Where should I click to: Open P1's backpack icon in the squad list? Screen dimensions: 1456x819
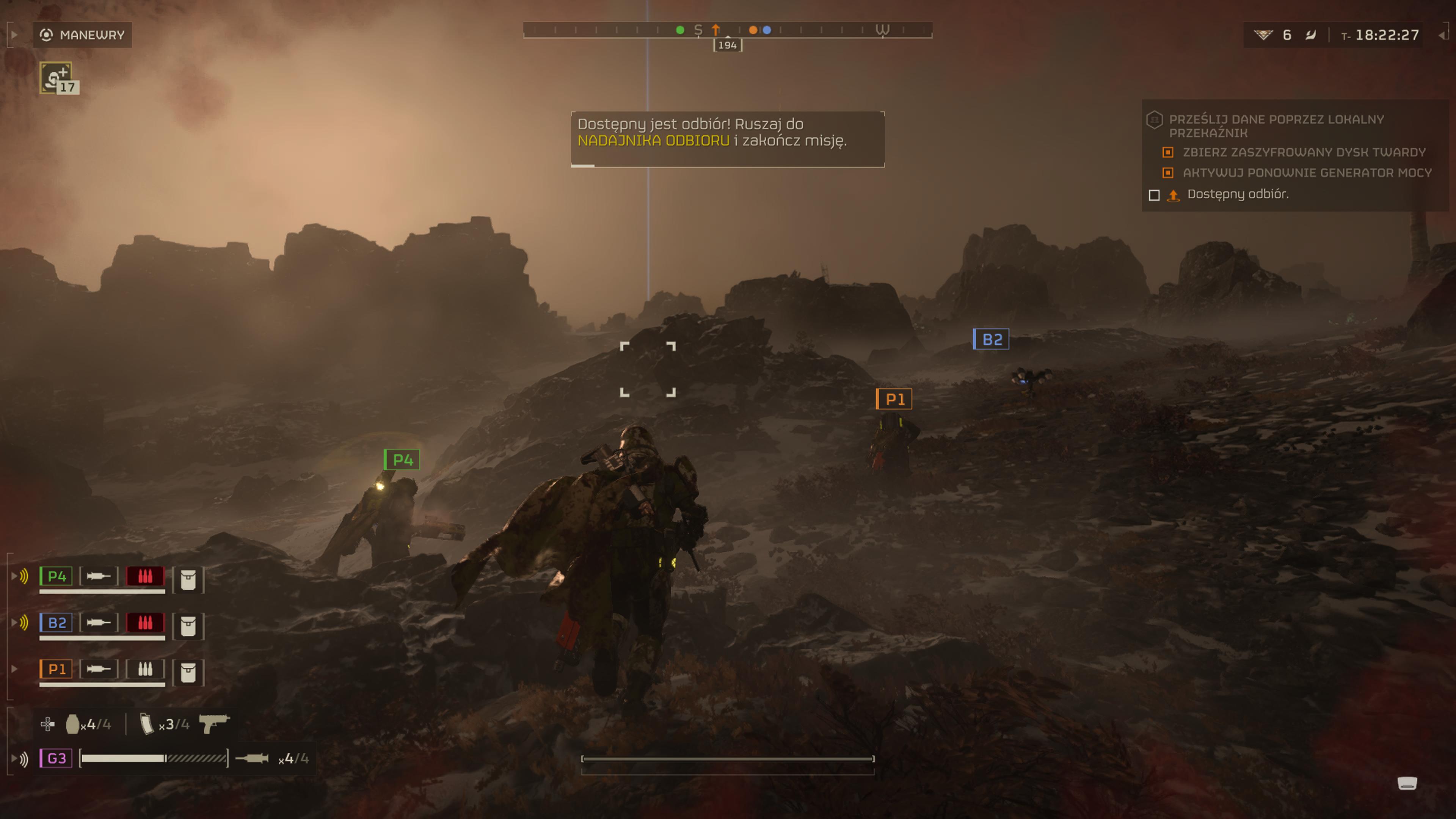(x=188, y=673)
